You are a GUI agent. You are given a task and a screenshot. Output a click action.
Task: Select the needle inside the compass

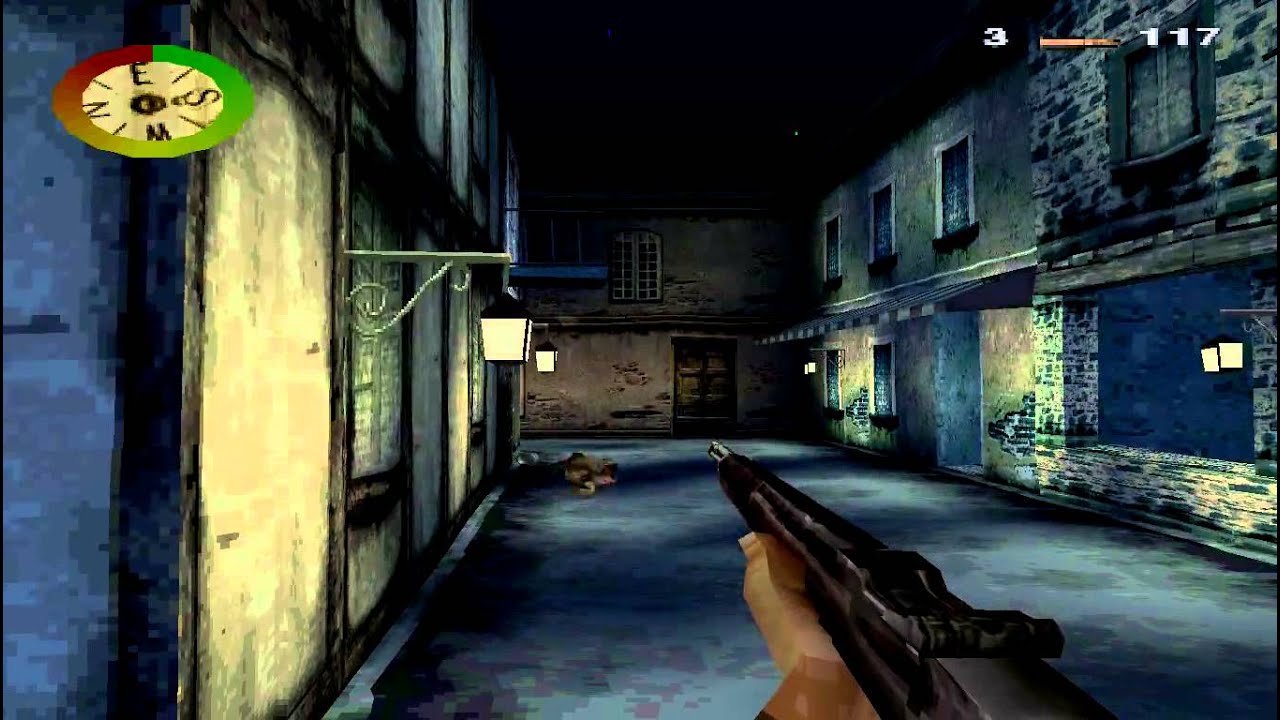(x=147, y=104)
